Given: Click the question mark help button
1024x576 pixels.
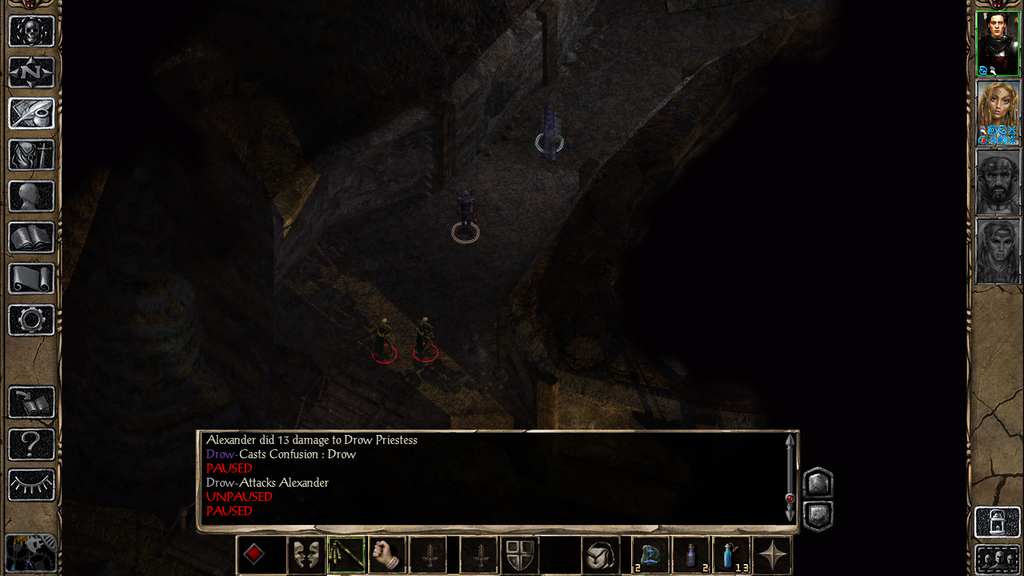Looking at the screenshot, I should 31,444.
